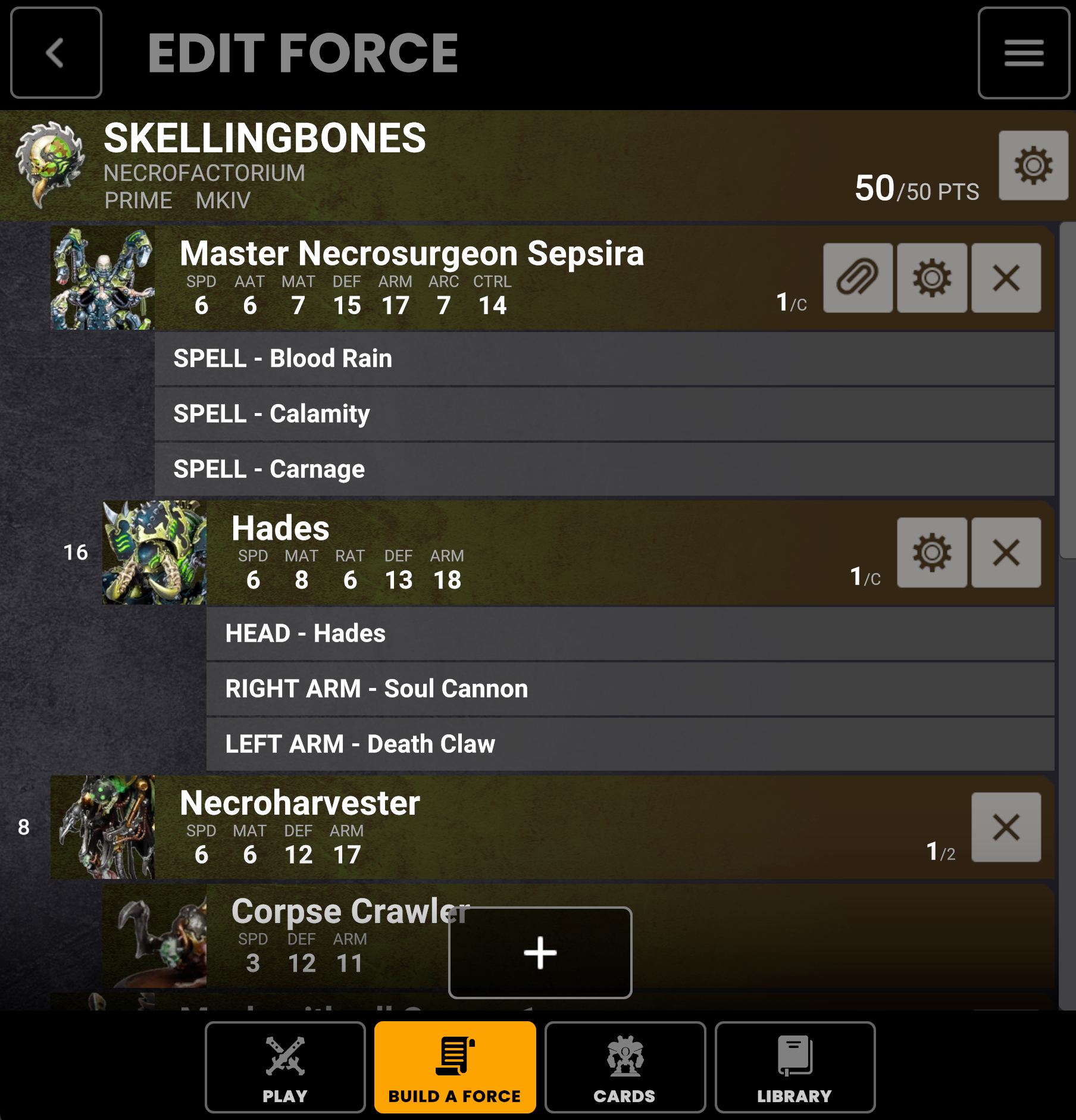The height and width of the screenshot is (1120, 1076).
Task: Switch to the Build A Force tab
Action: tap(455, 1067)
